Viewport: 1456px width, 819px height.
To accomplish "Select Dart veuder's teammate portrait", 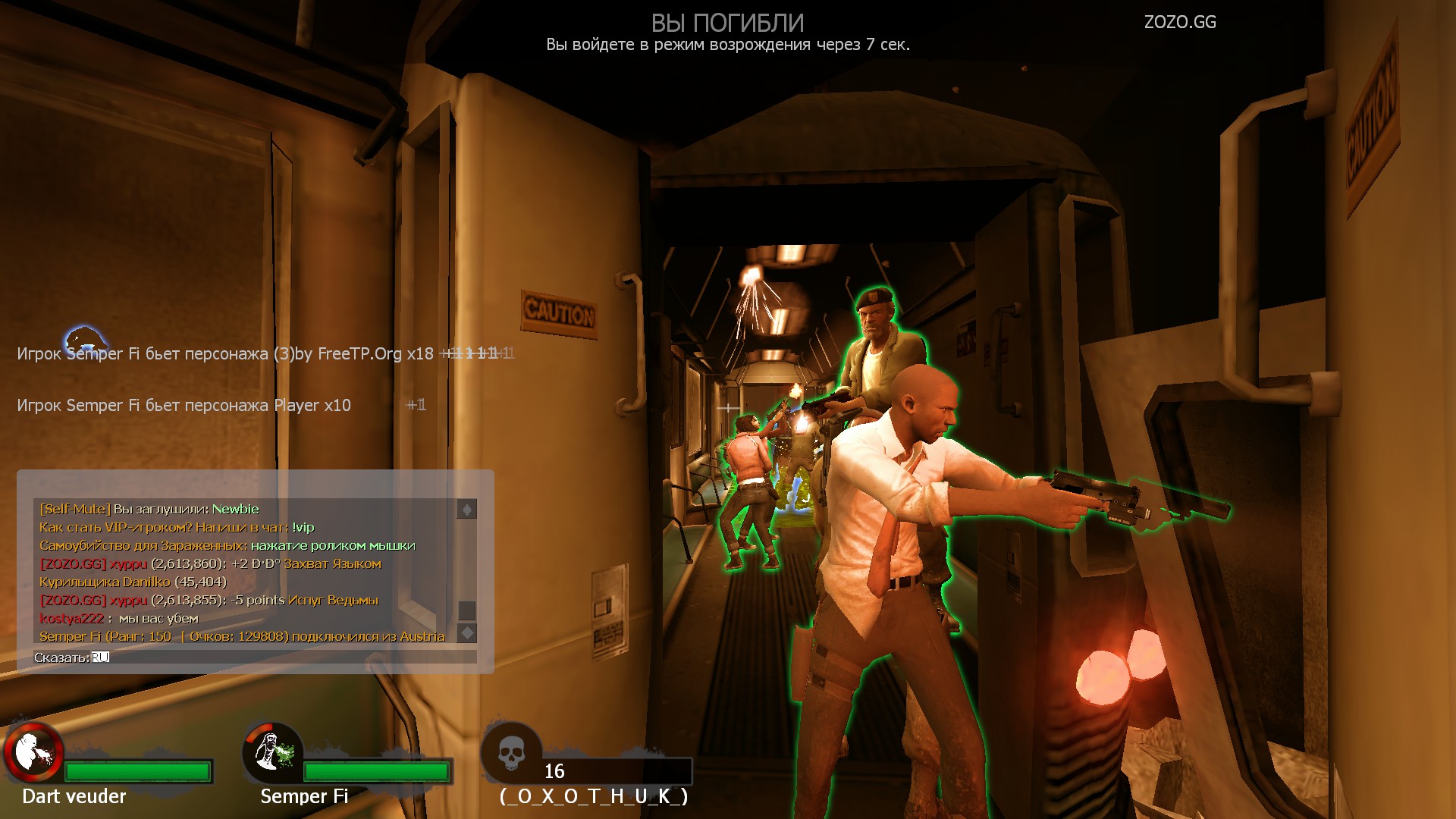I will pos(33,752).
